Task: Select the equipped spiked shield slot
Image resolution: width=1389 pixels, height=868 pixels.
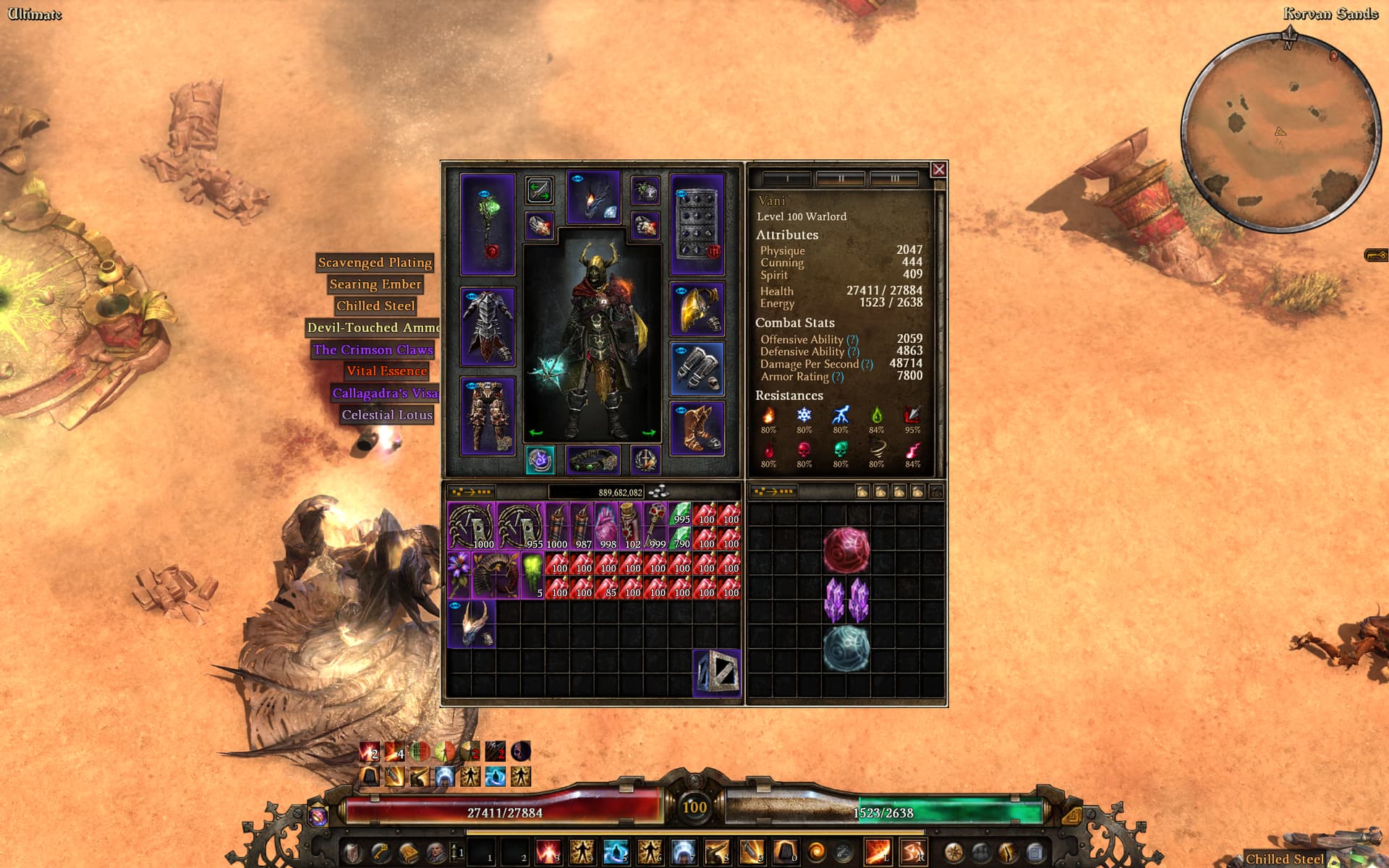Action: pos(697,224)
